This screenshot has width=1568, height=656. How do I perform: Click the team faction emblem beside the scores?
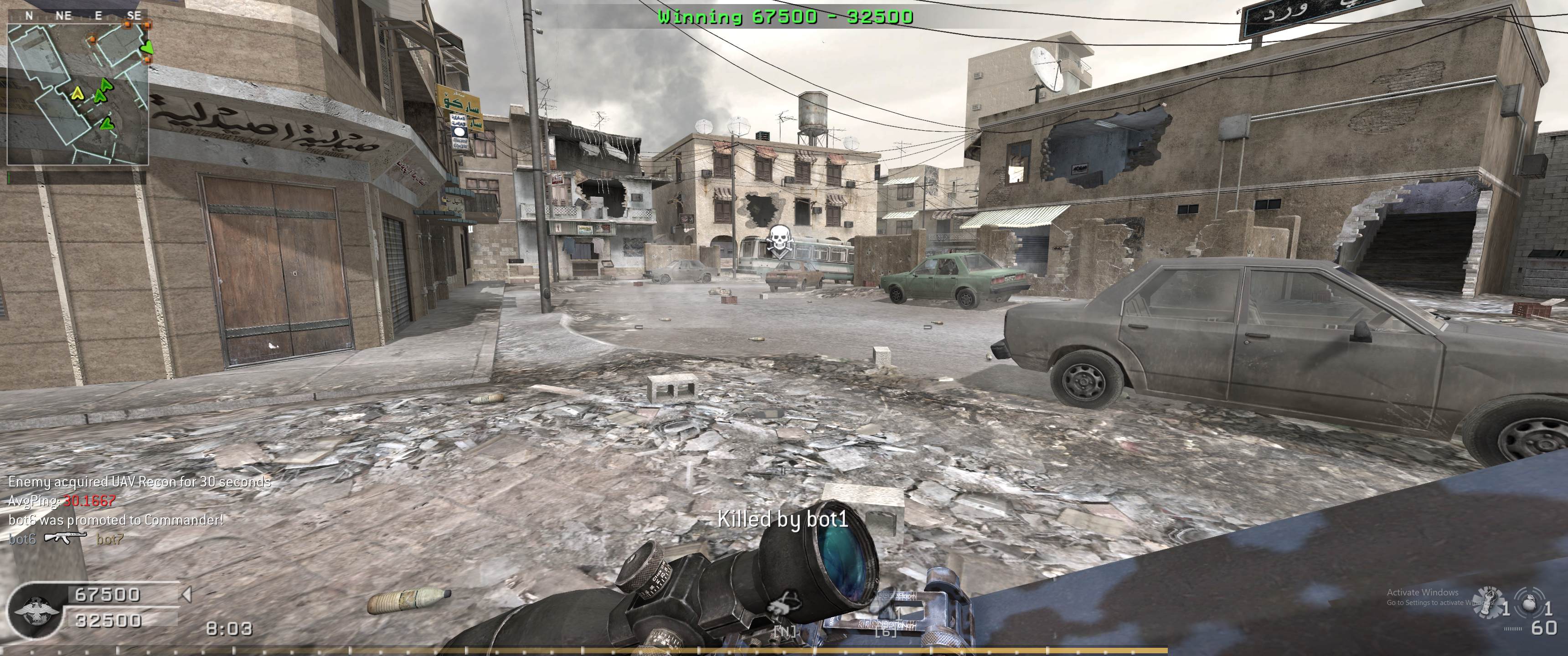pos(35,610)
